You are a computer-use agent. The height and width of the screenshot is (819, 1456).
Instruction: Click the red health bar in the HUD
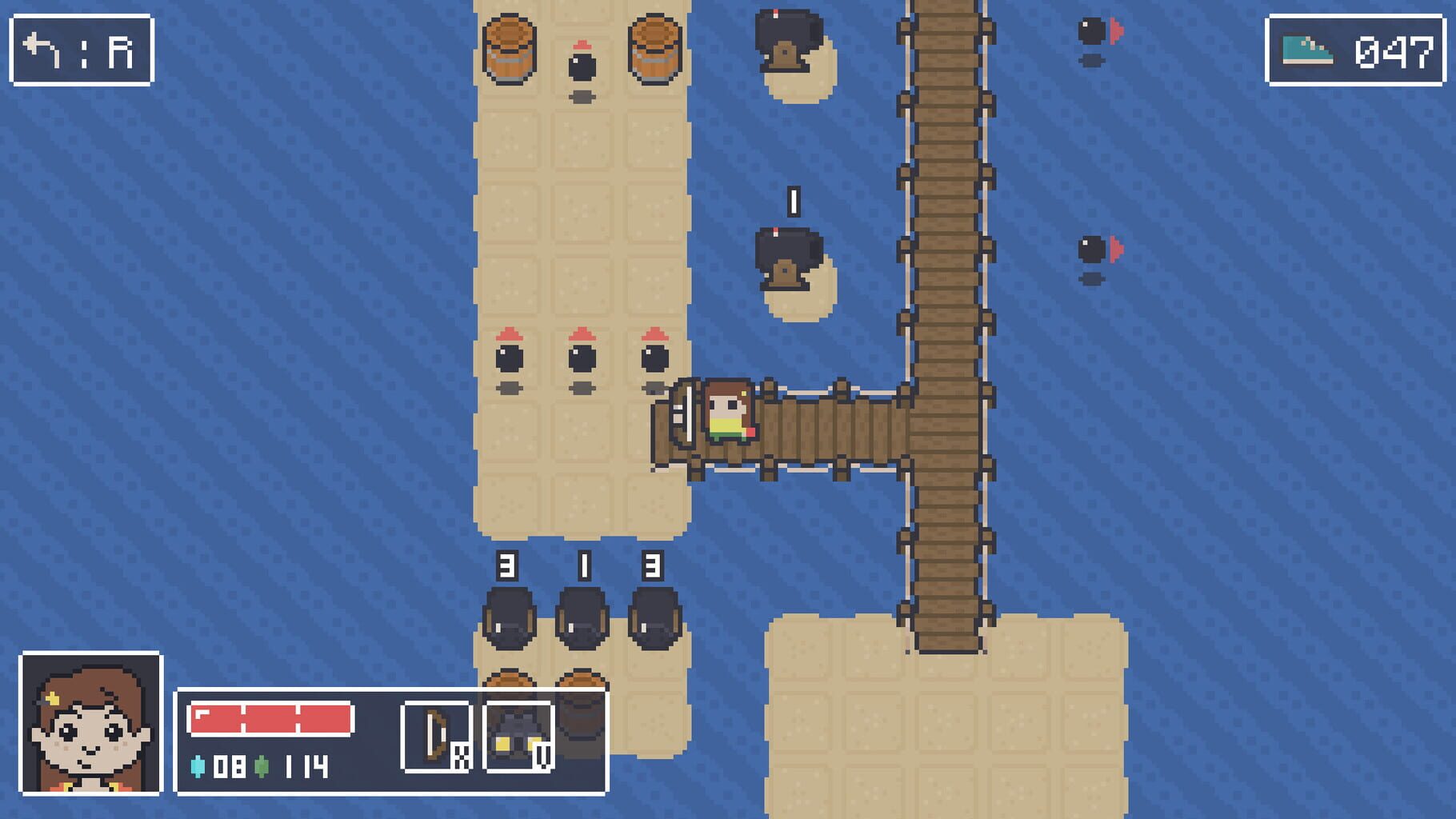point(272,718)
